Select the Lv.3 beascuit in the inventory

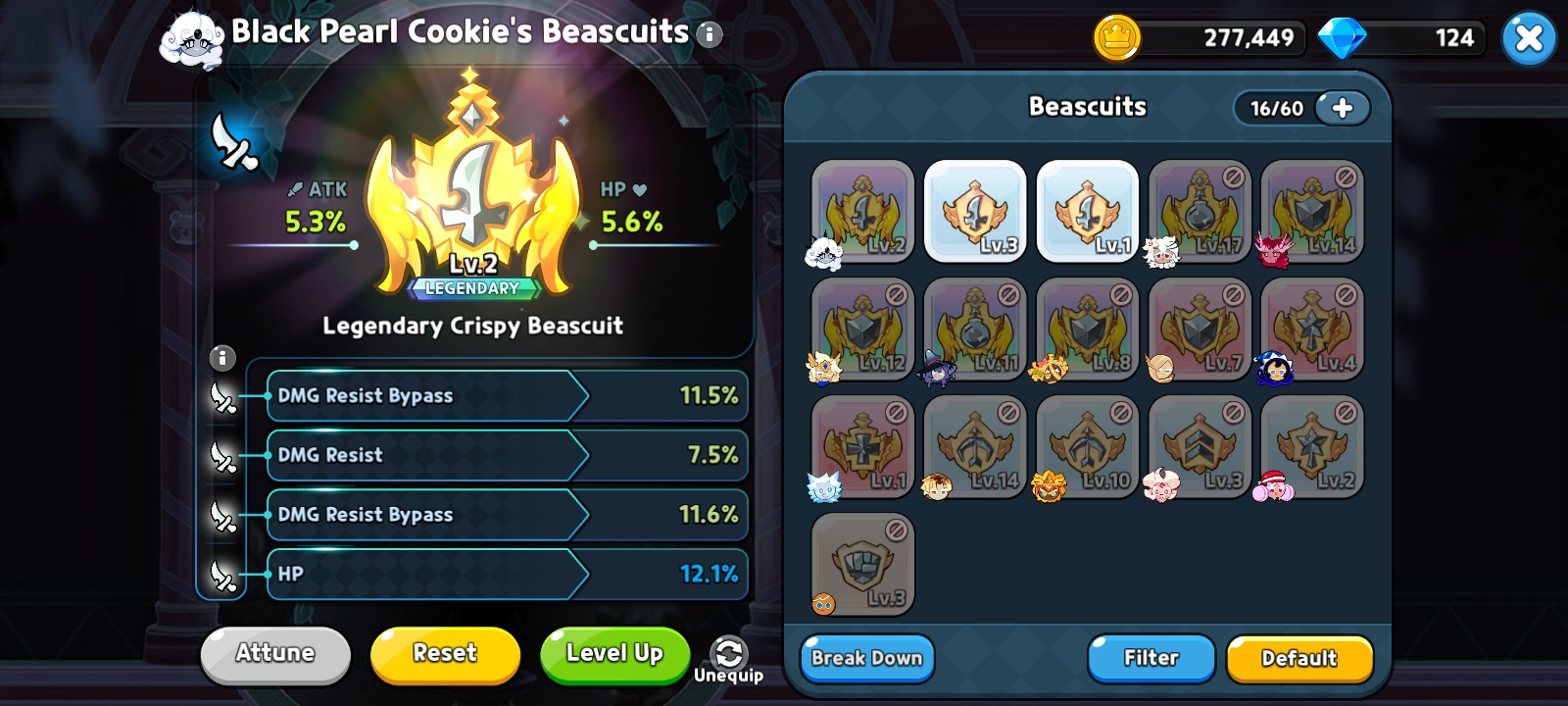tap(974, 211)
